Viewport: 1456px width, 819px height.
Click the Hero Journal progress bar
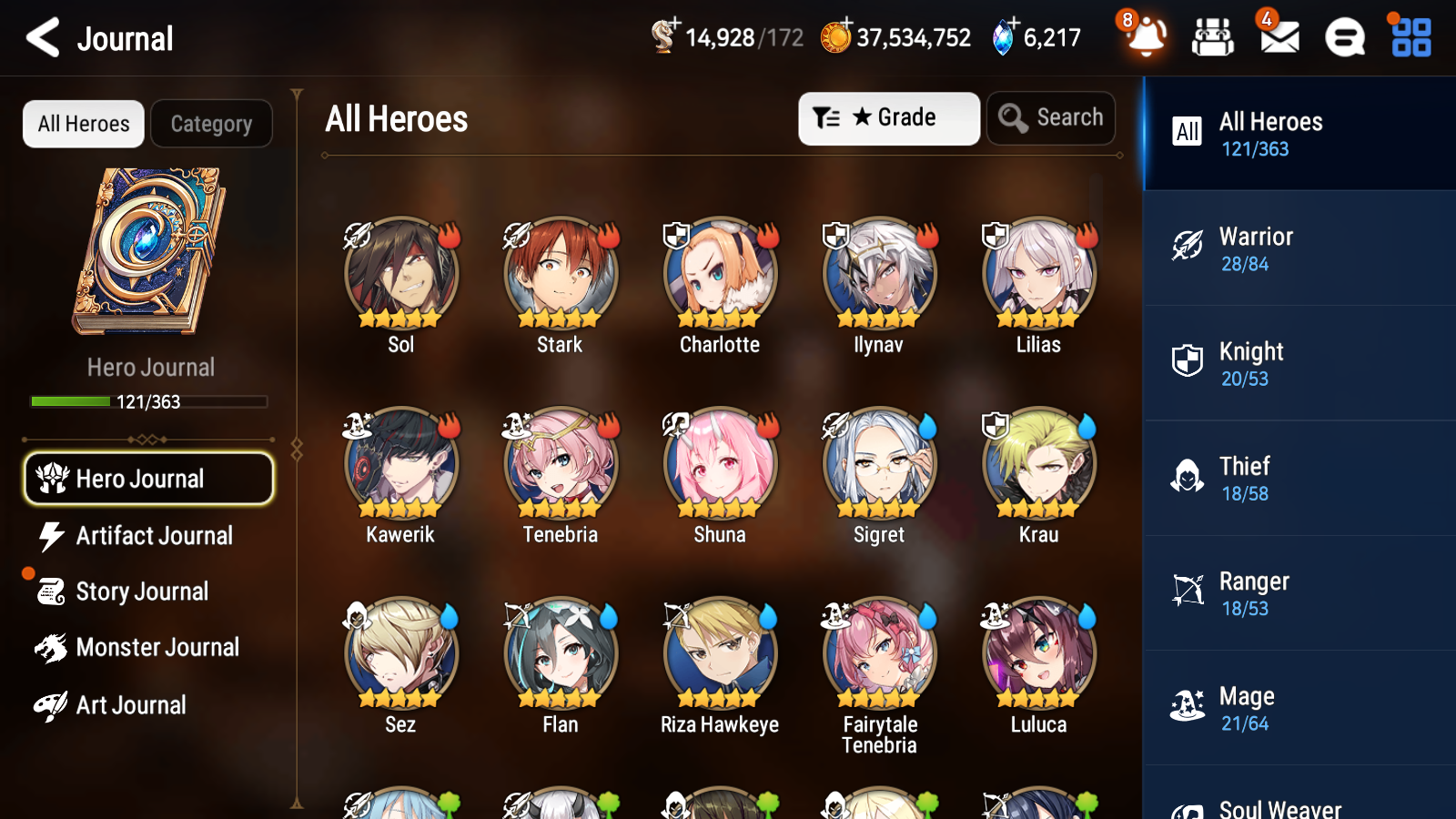[x=148, y=401]
